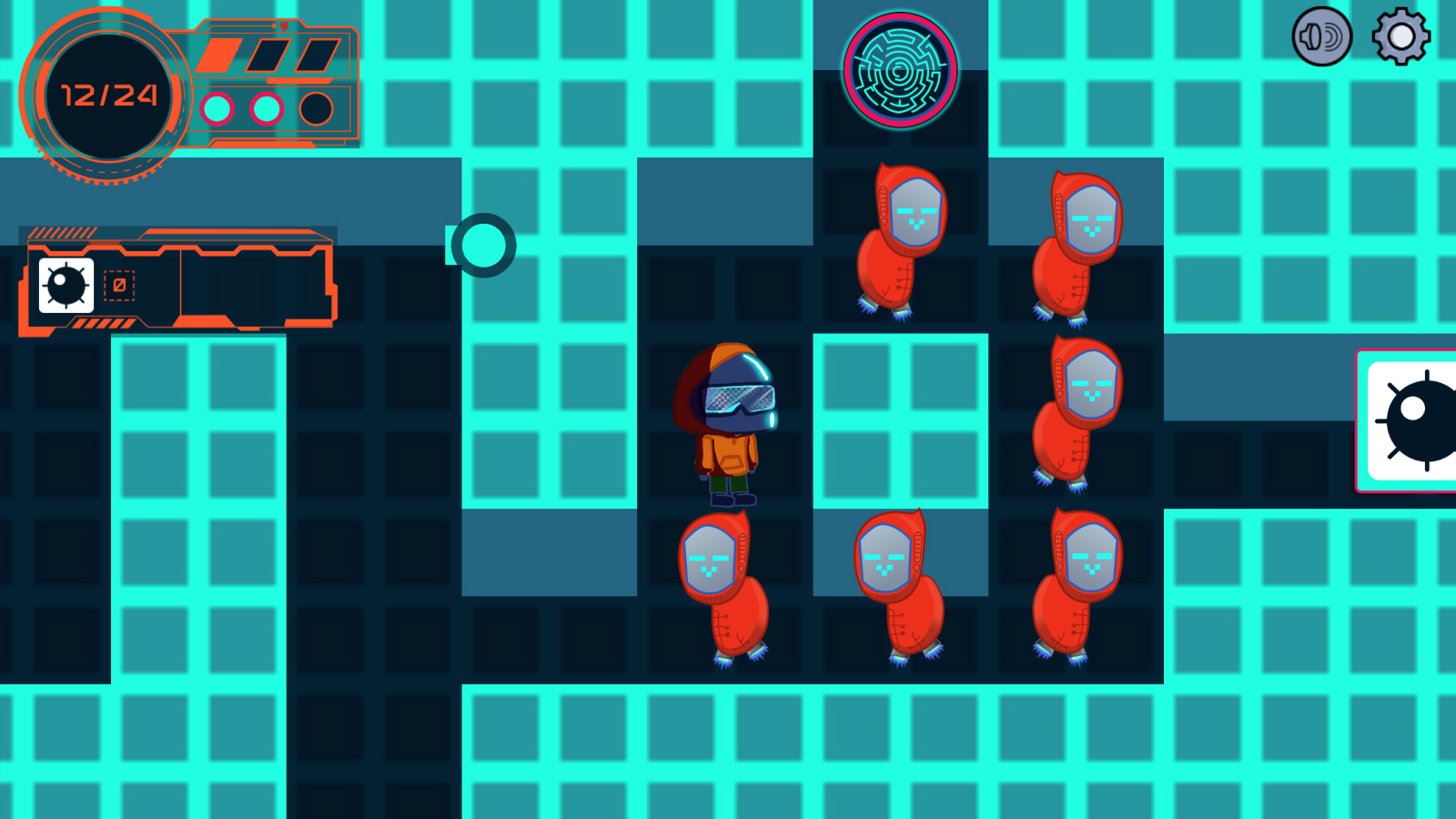
Task: Click the heart icon on the HUD panel
Action: (x=284, y=26)
